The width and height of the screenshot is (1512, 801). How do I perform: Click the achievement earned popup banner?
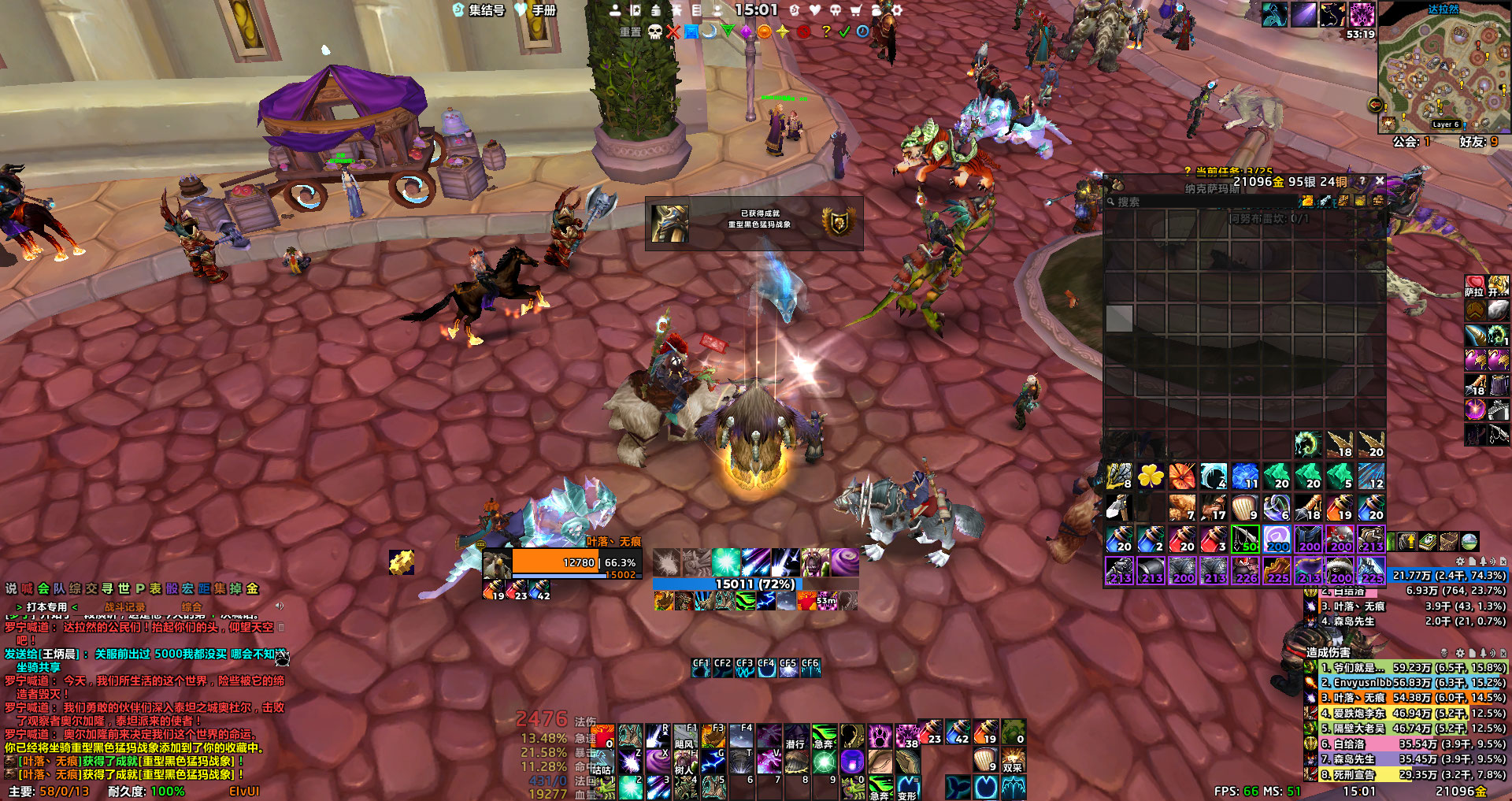(x=754, y=224)
